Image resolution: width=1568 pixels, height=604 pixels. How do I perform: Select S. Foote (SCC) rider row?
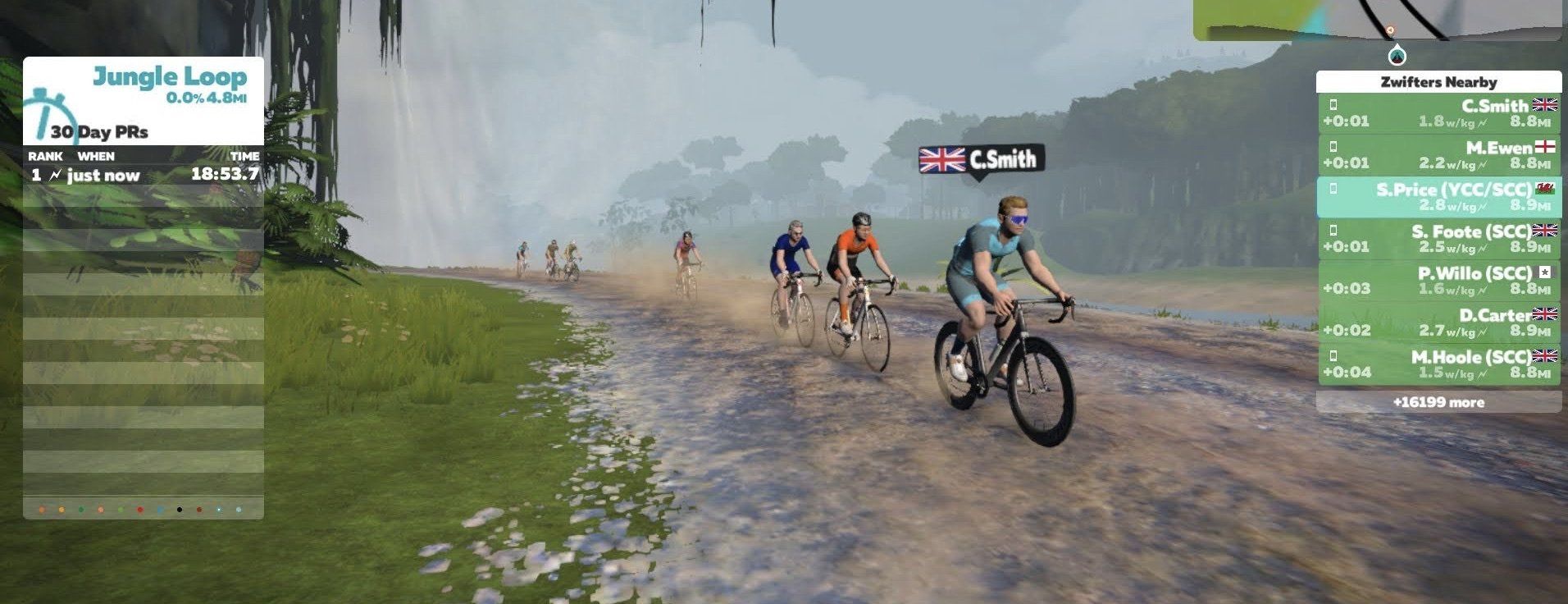(x=1438, y=239)
